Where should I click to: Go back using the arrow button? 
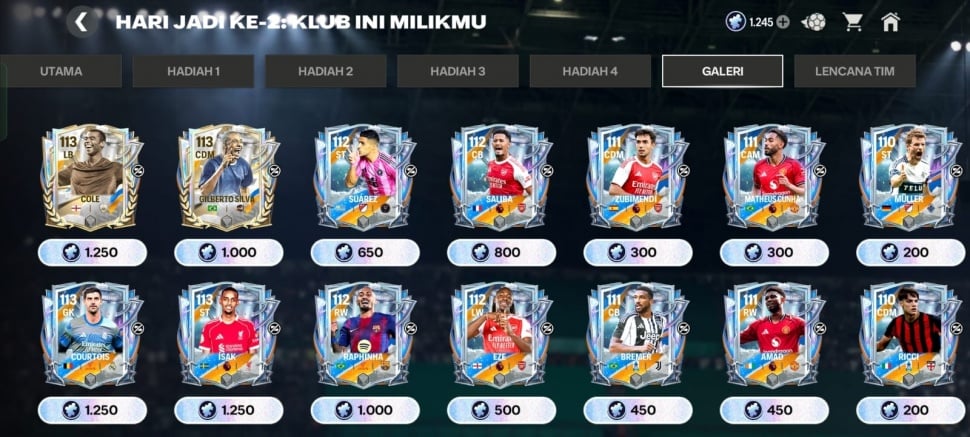[x=81, y=22]
